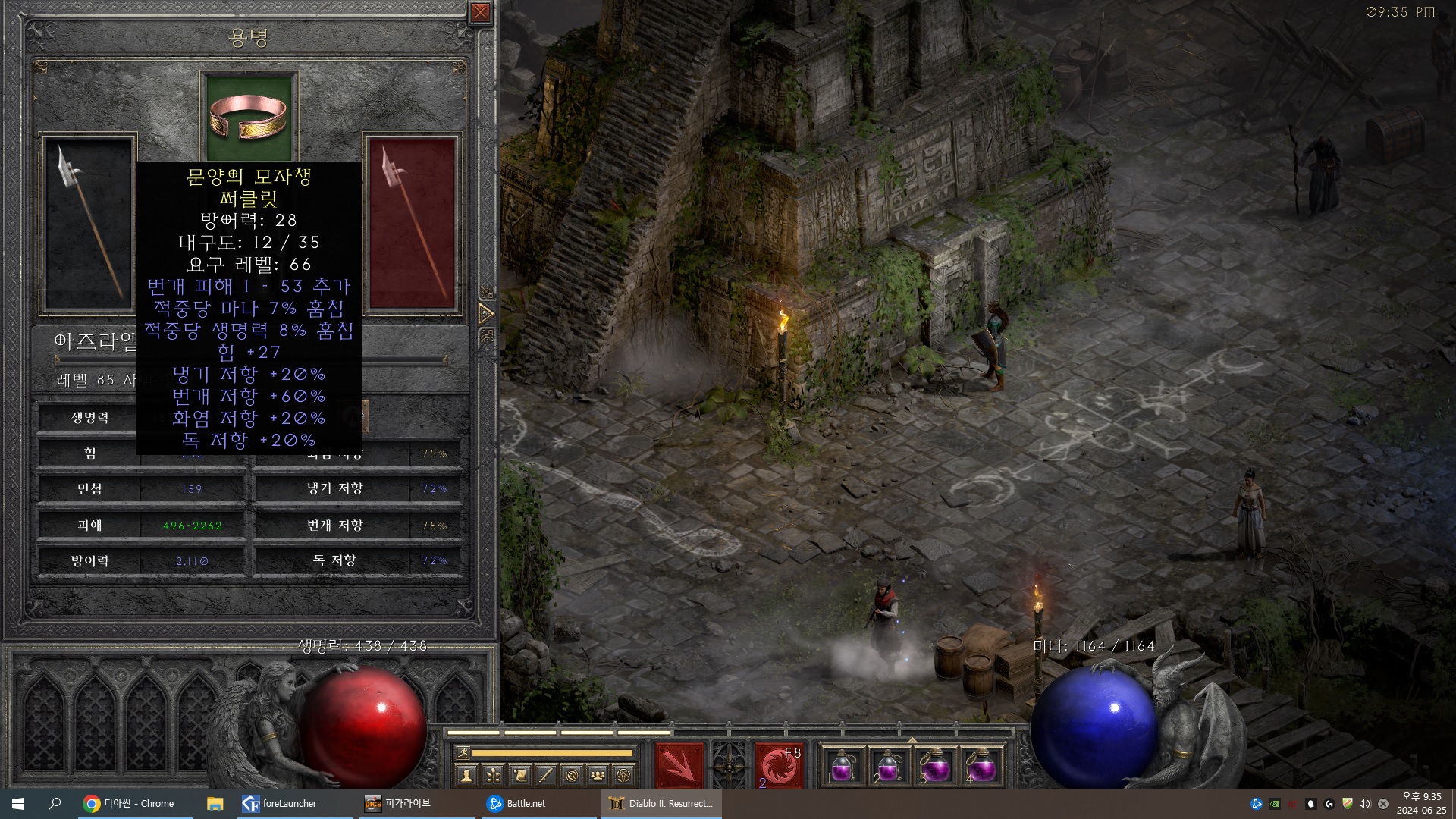The width and height of the screenshot is (1456, 819).
Task: Toggle the run/walk button
Action: pyautogui.click(x=461, y=753)
